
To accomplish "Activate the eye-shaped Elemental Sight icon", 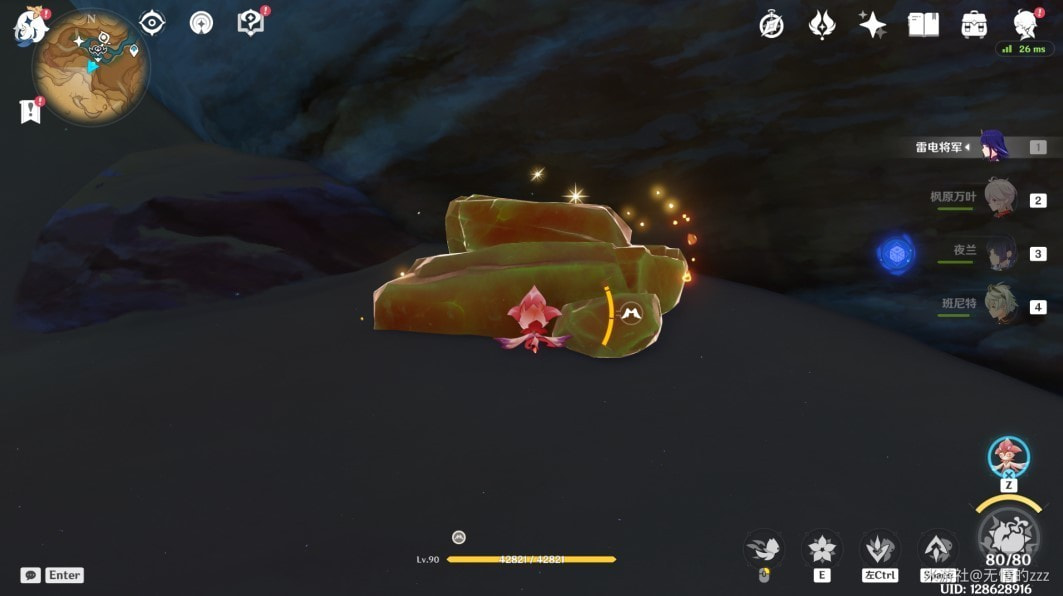I will [152, 23].
